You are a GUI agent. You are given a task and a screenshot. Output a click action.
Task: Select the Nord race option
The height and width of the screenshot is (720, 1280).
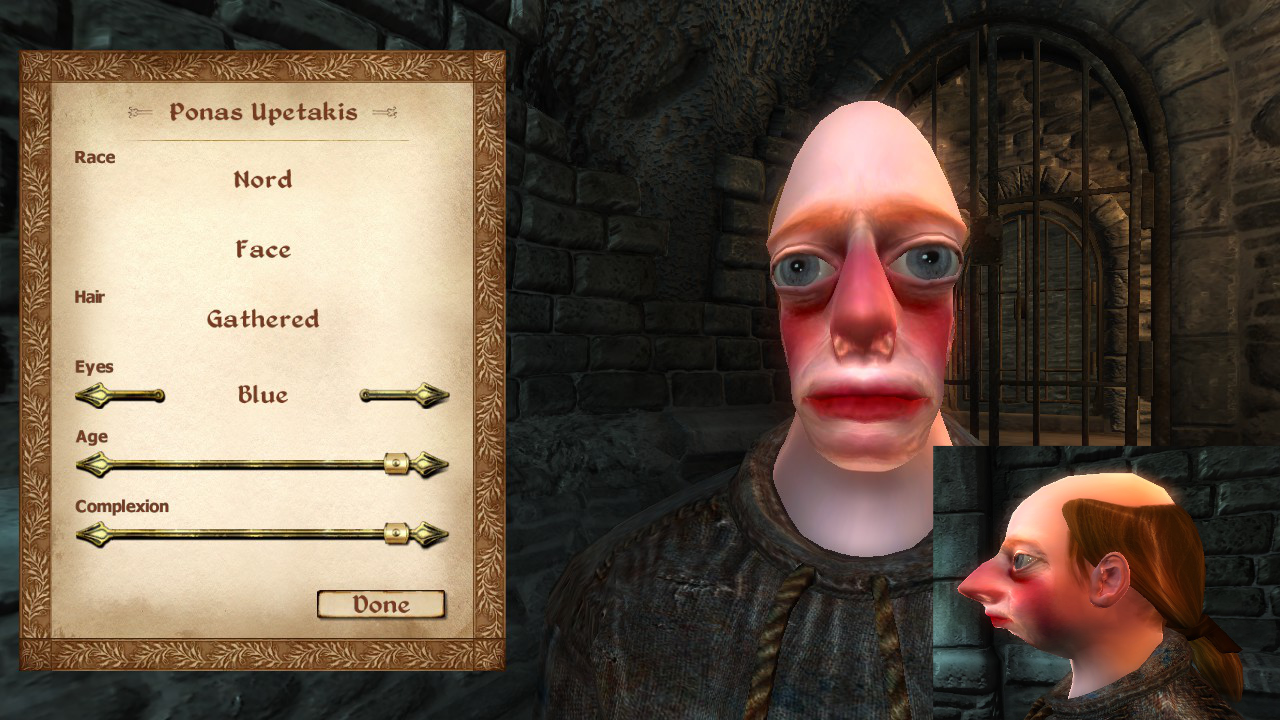point(263,180)
